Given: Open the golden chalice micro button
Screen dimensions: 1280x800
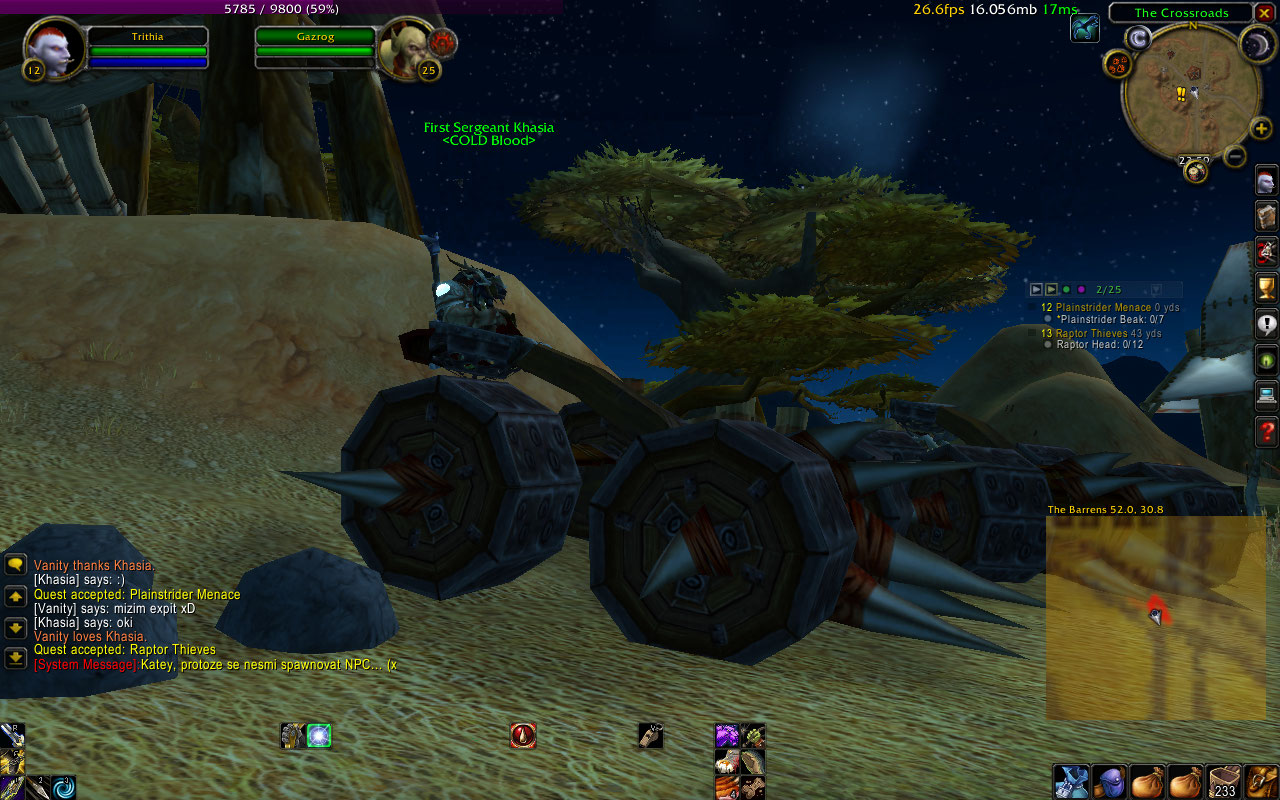Looking at the screenshot, I should 1266,289.
